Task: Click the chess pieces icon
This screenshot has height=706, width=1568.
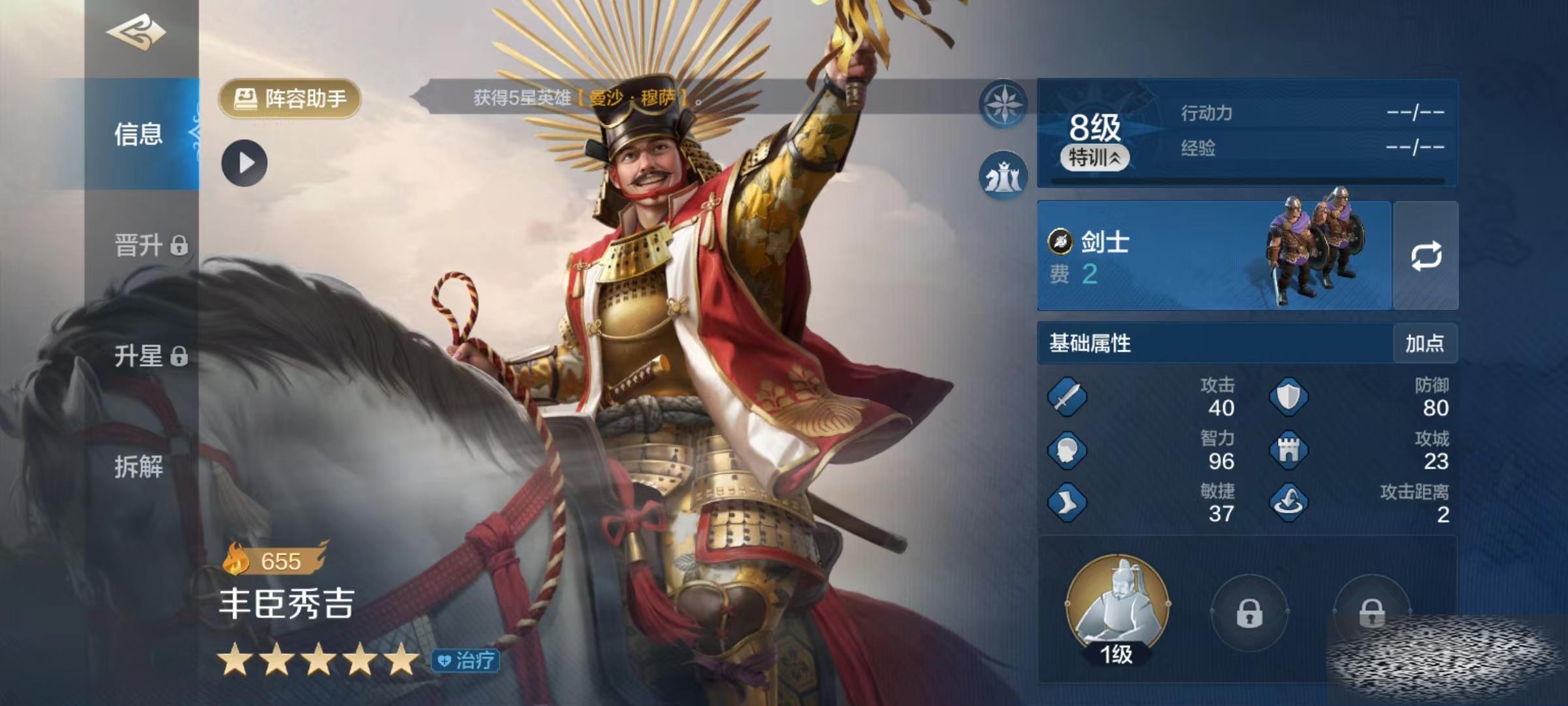Action: 1003,176
